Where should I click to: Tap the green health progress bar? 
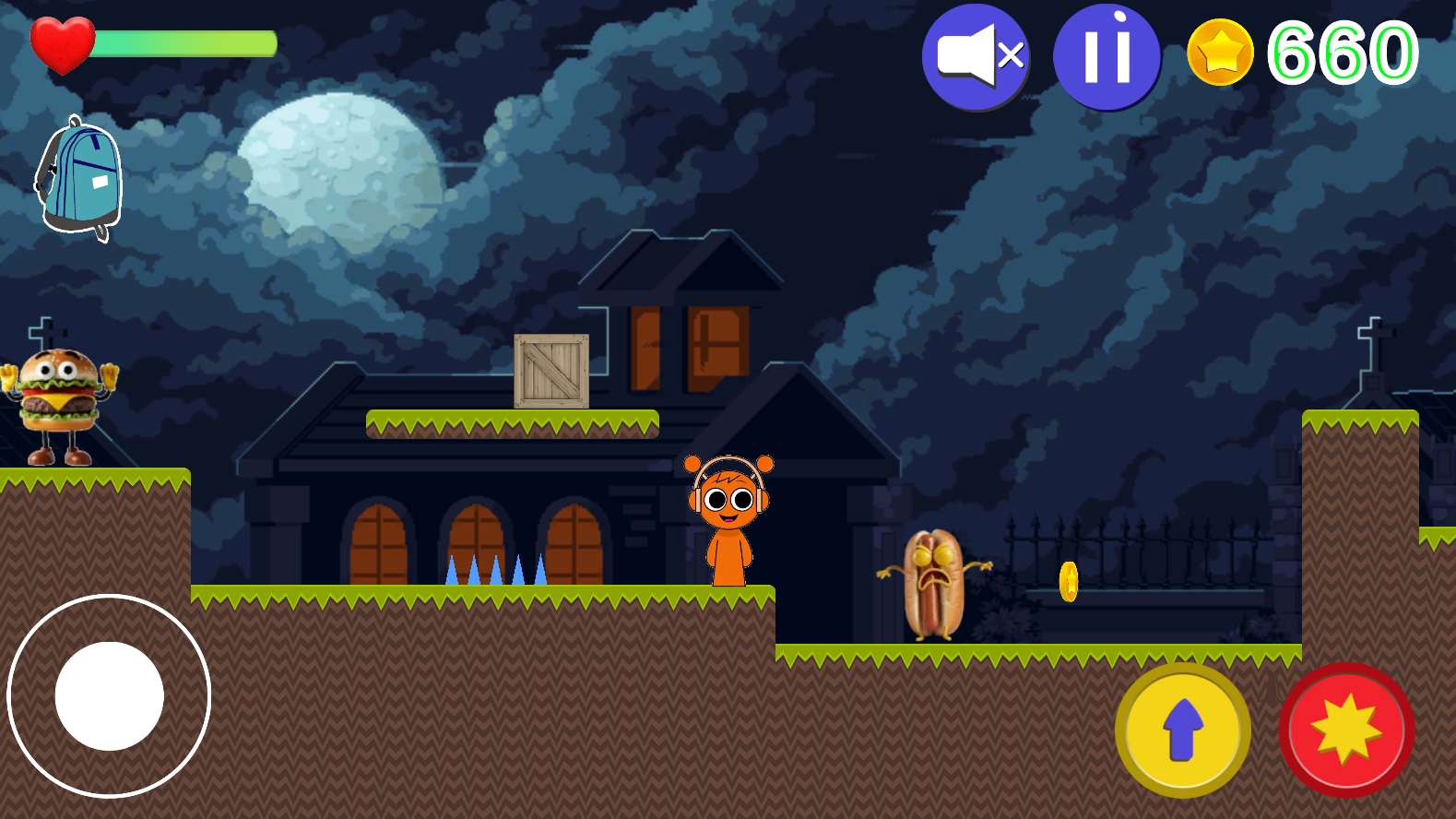184,41
